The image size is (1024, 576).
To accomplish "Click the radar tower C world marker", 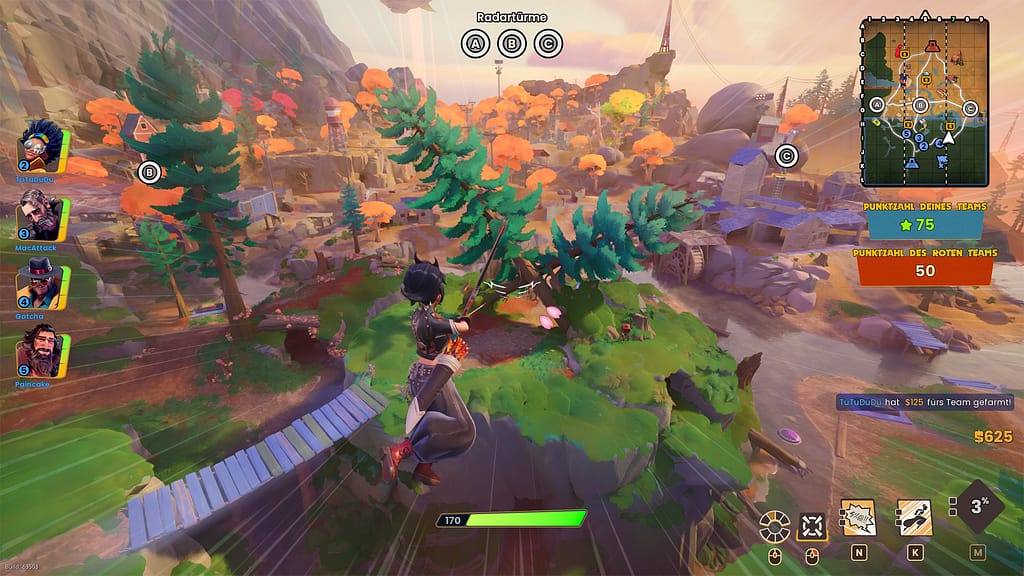I will click(x=787, y=155).
